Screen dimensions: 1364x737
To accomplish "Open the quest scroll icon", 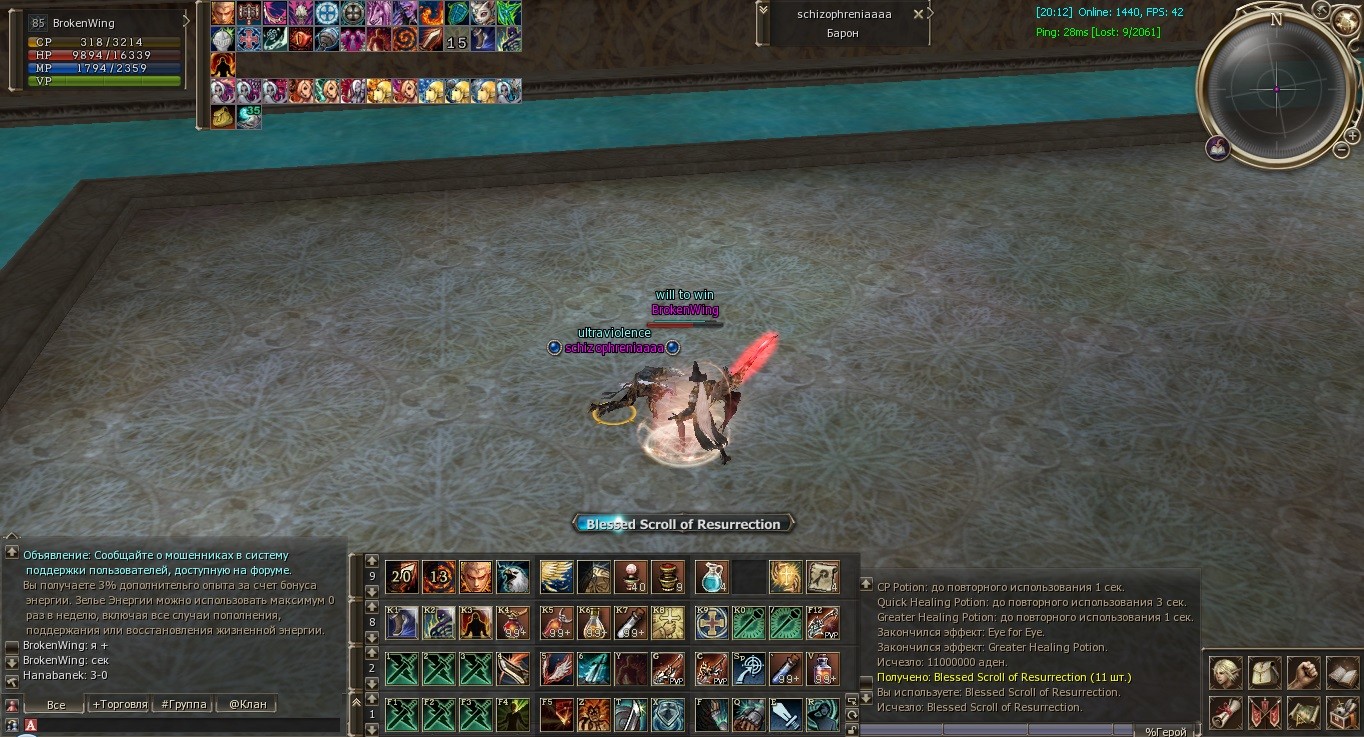I will (x=1226, y=712).
